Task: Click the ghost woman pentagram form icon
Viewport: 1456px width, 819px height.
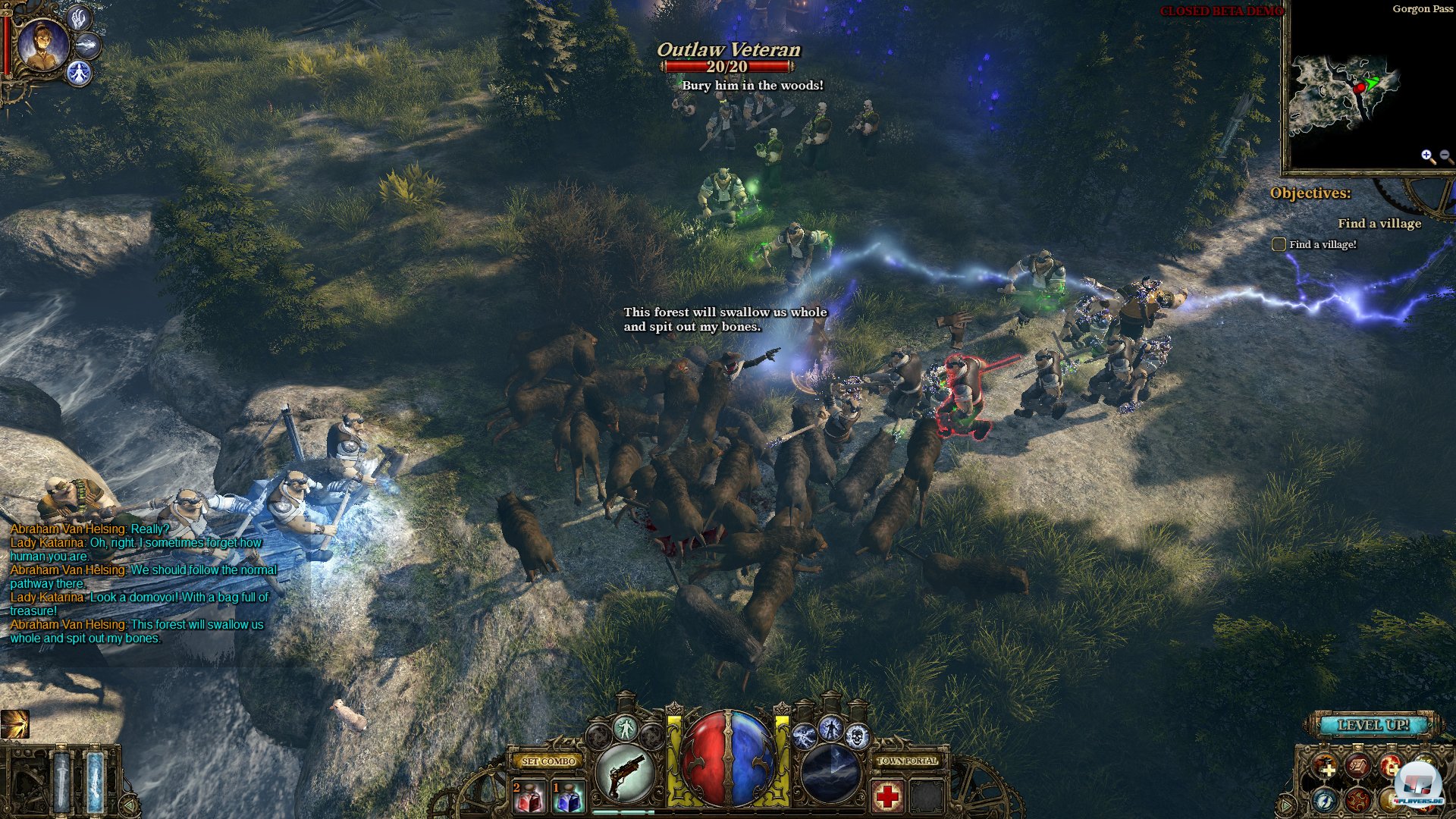Action: coord(79,74)
